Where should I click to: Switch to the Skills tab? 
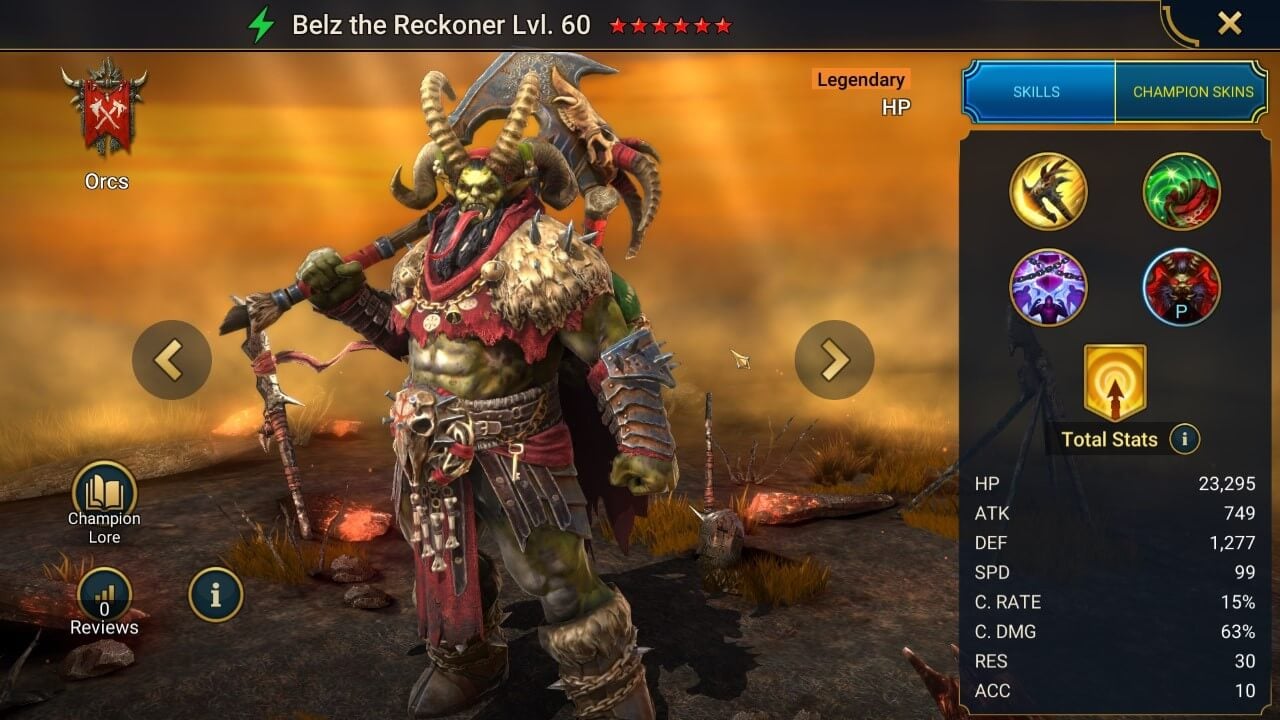(x=1037, y=92)
